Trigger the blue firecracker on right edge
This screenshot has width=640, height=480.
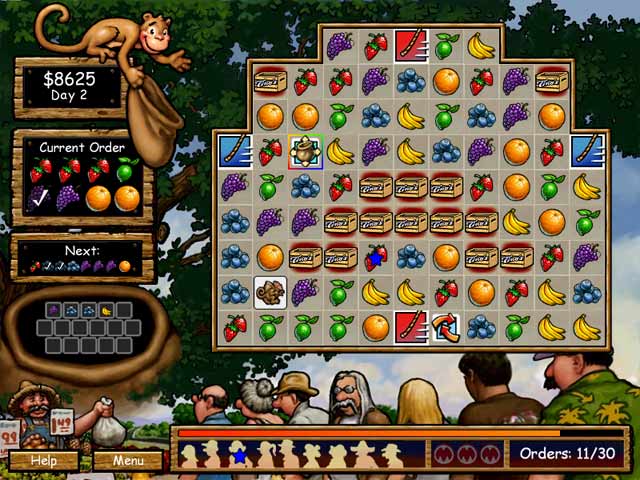click(586, 151)
